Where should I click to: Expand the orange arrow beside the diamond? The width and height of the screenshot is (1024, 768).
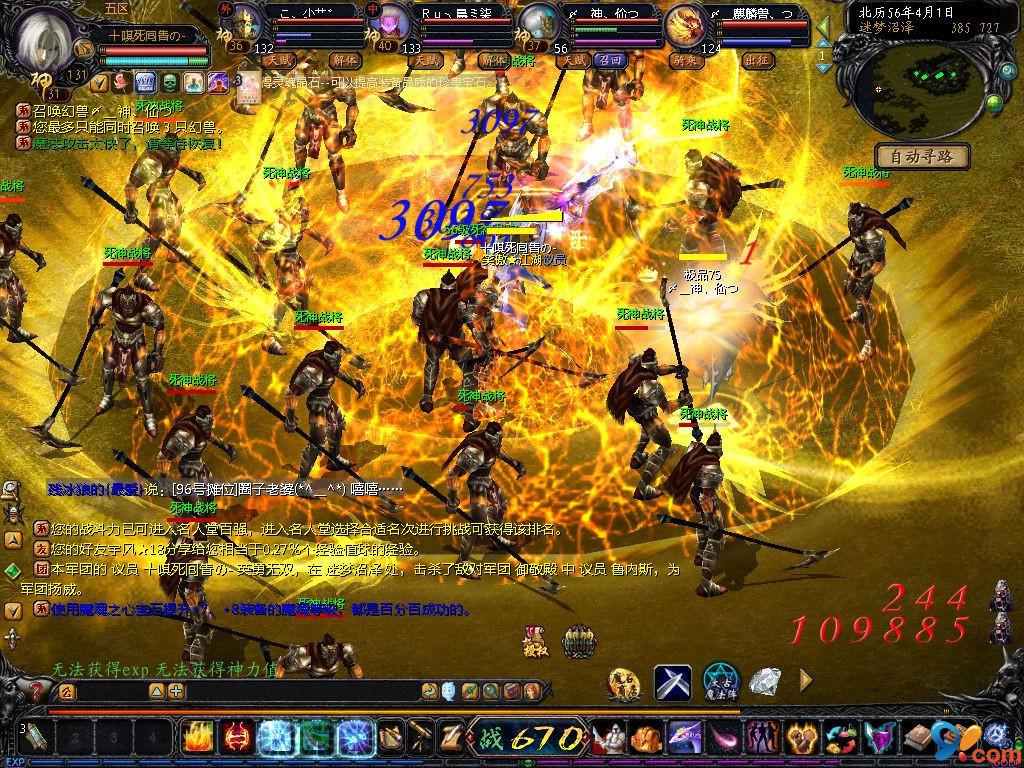[806, 682]
